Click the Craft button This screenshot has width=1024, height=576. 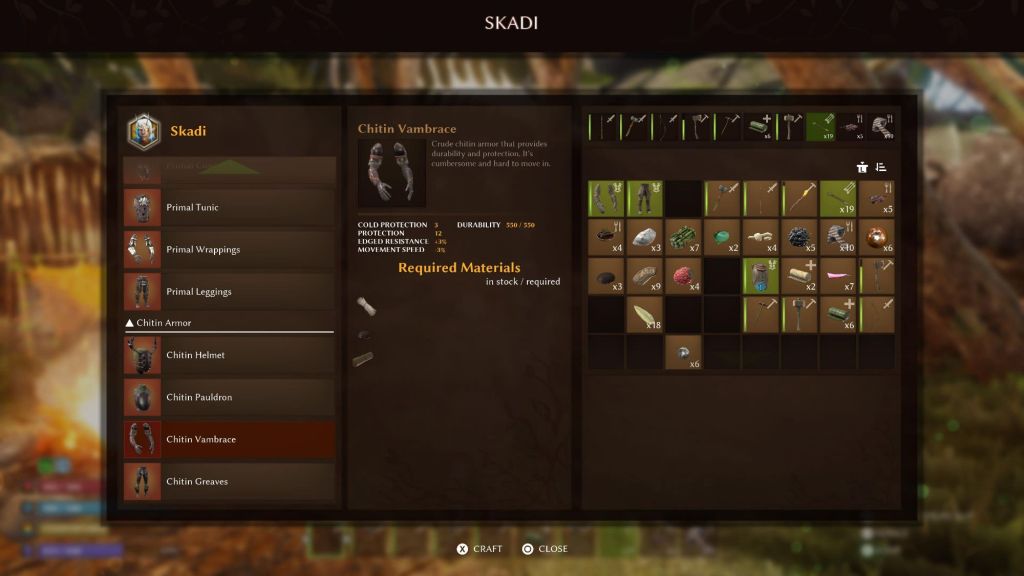[x=480, y=549]
